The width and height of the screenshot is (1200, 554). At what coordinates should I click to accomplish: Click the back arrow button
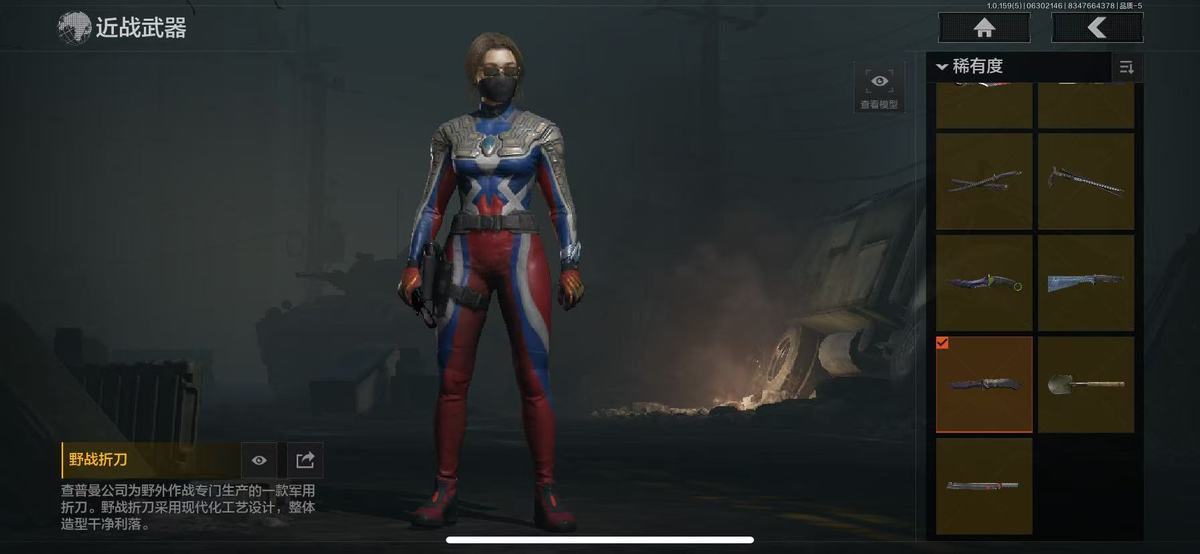tap(1097, 28)
